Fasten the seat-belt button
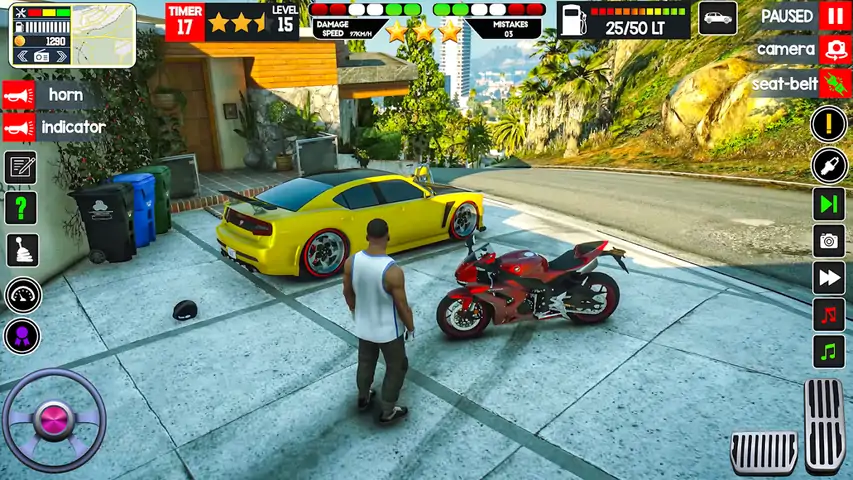The image size is (853, 480). pyautogui.click(x=834, y=83)
